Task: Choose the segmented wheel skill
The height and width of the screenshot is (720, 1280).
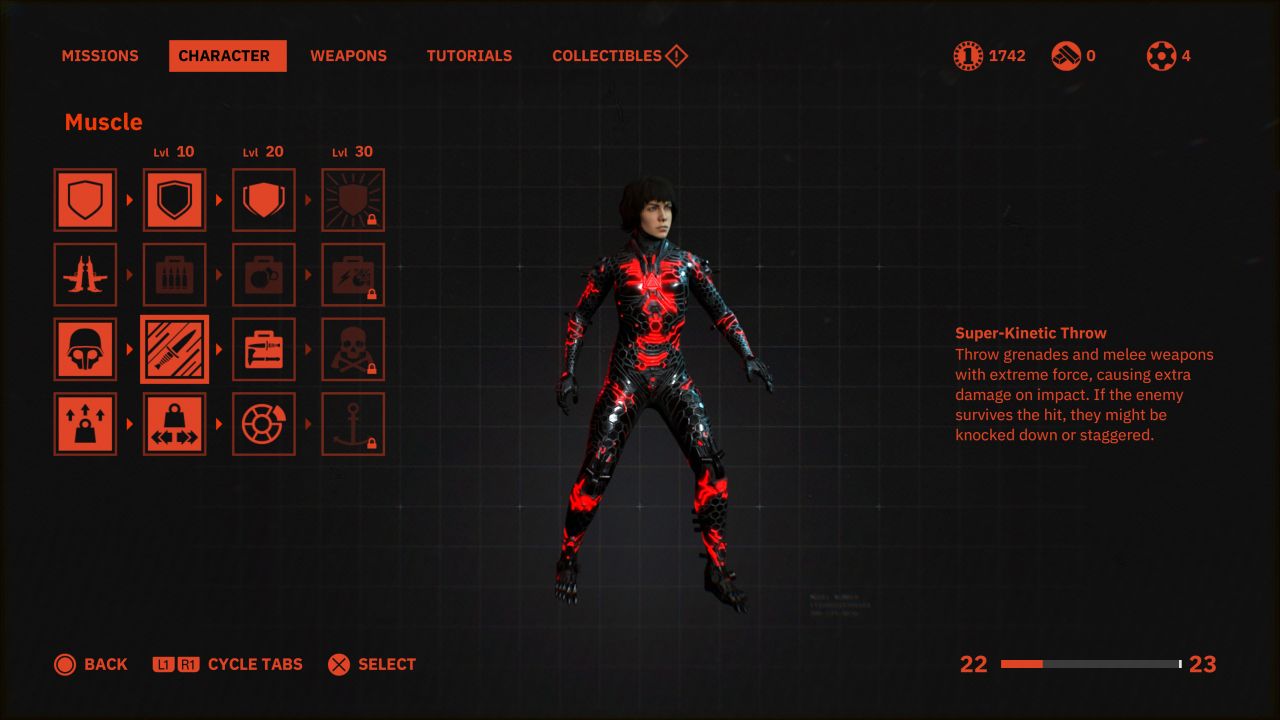Action: coord(264,424)
